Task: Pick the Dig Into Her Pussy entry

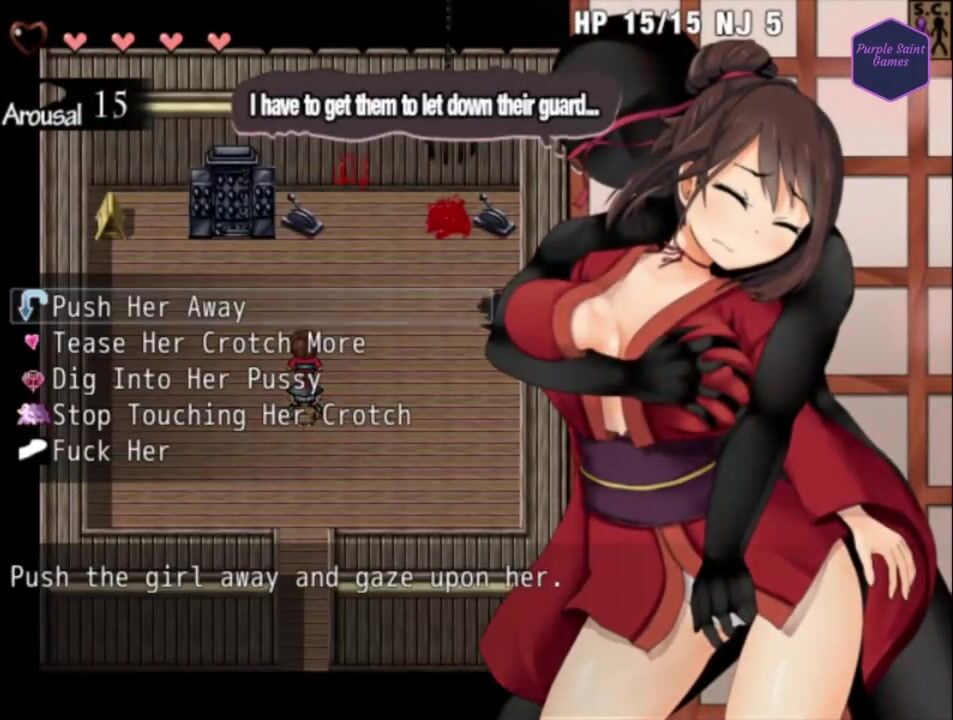Action: coord(185,379)
